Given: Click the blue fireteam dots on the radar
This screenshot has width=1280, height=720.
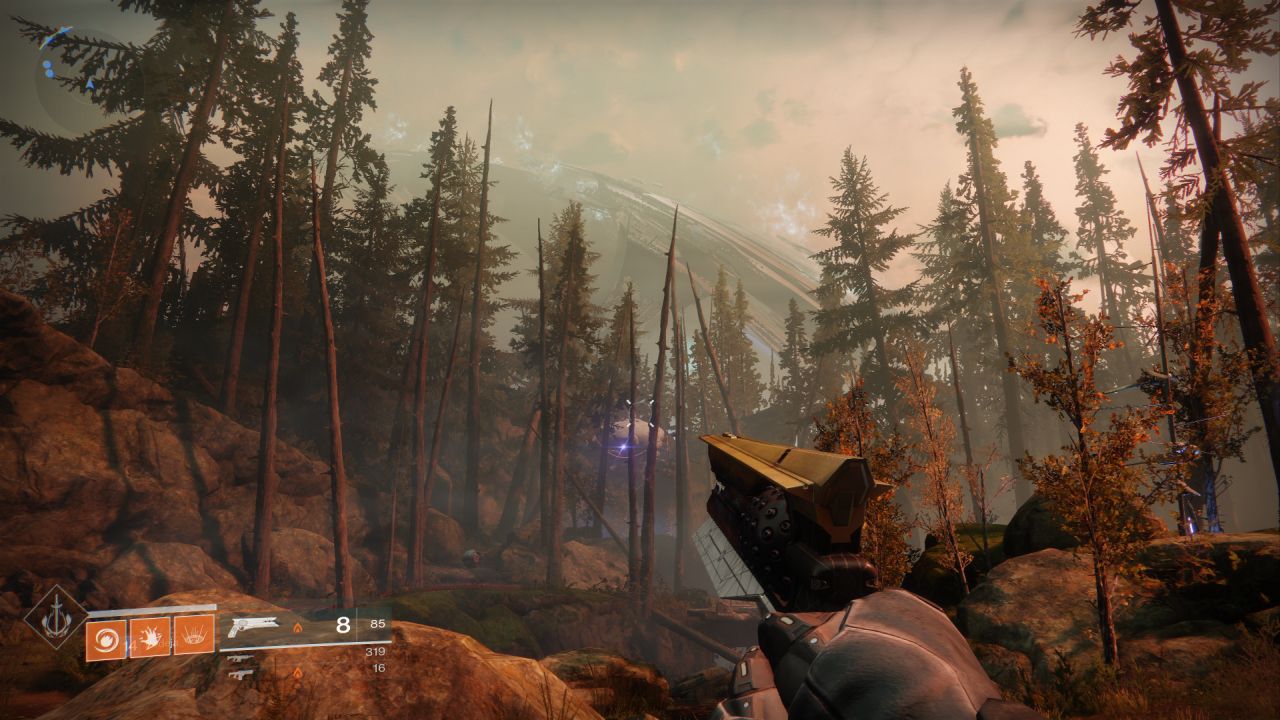Looking at the screenshot, I should [48, 68].
